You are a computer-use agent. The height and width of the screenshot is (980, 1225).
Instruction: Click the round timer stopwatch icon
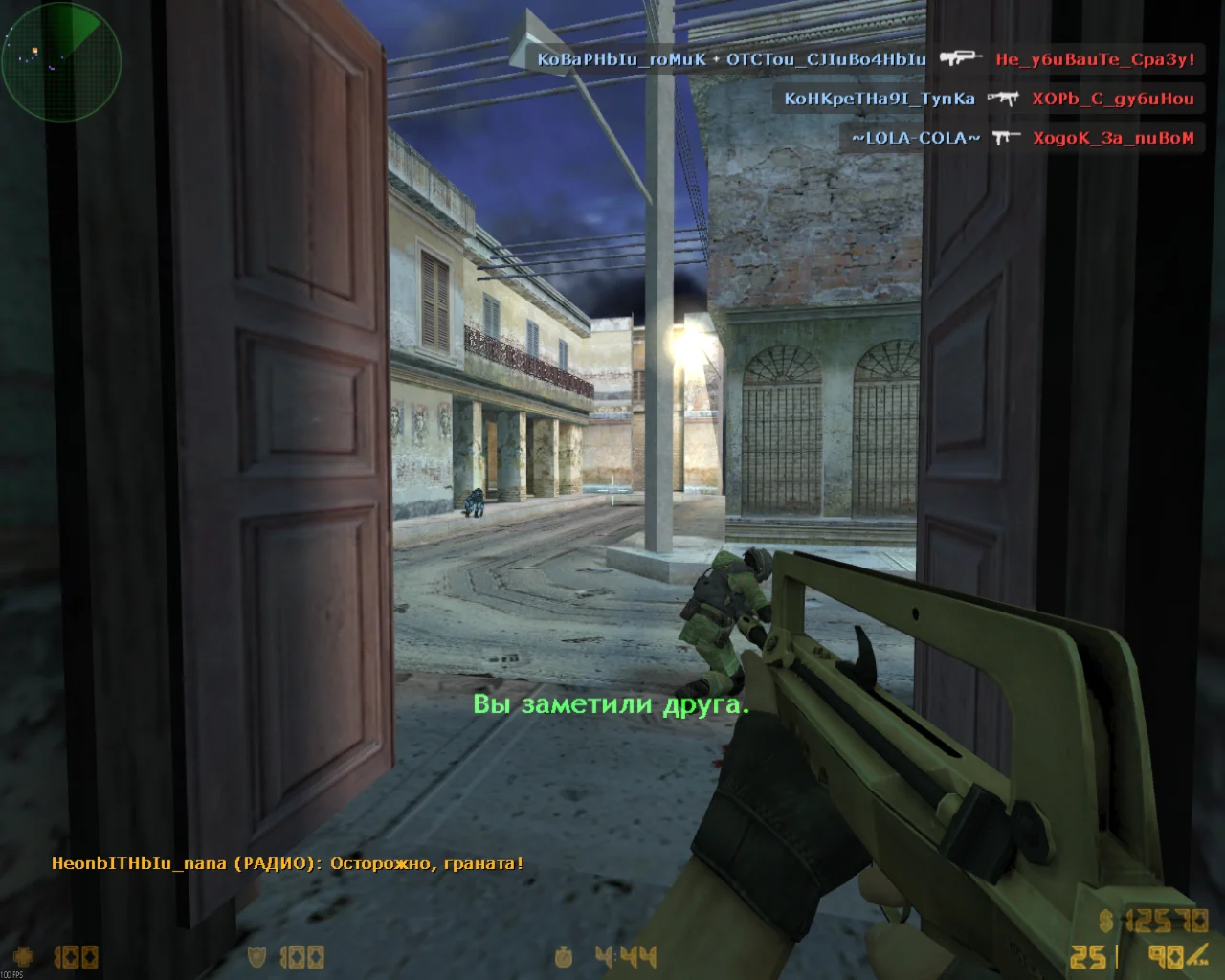click(565, 956)
